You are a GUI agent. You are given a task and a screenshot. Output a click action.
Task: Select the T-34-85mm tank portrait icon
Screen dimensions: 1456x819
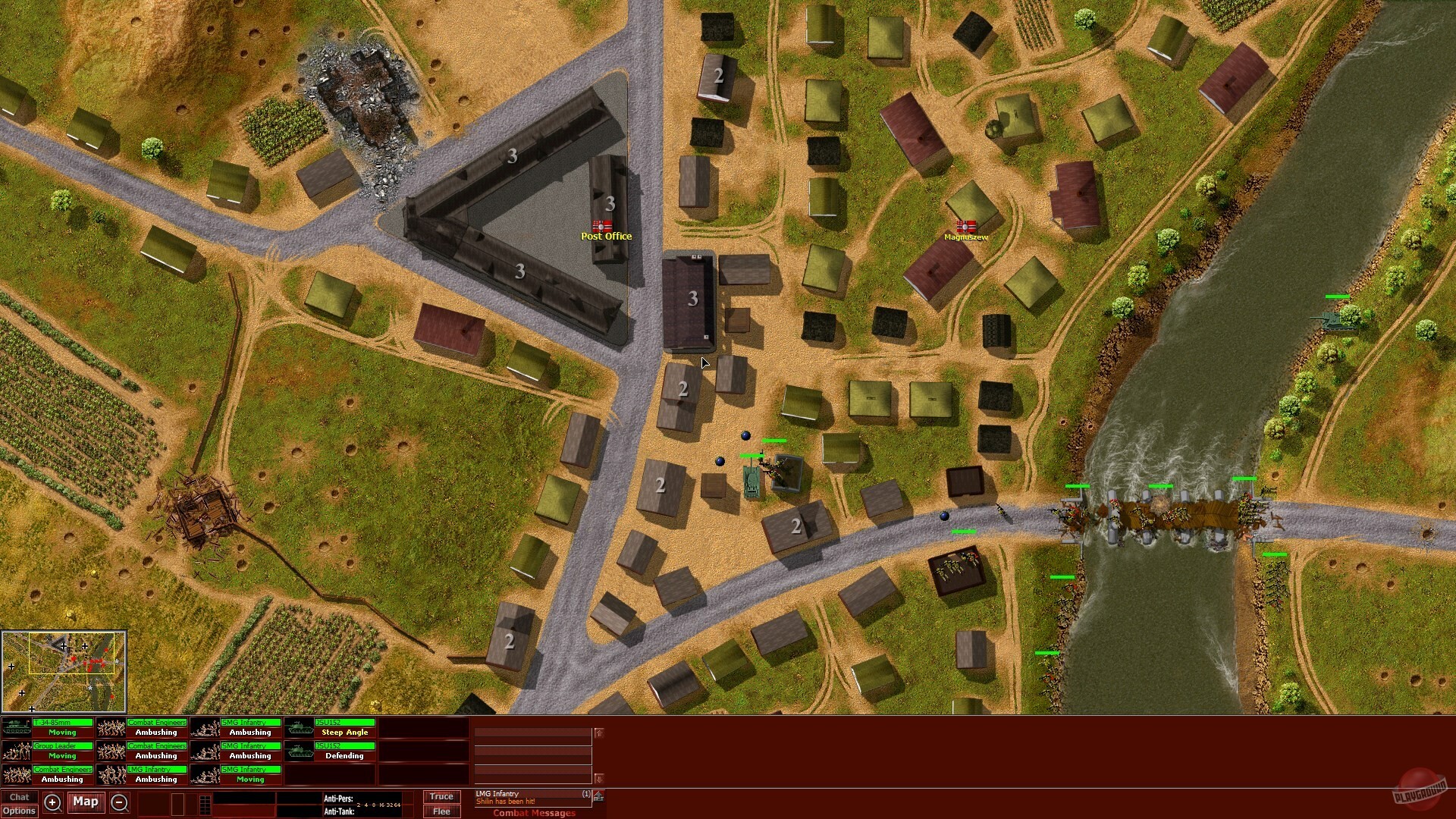coord(17,727)
